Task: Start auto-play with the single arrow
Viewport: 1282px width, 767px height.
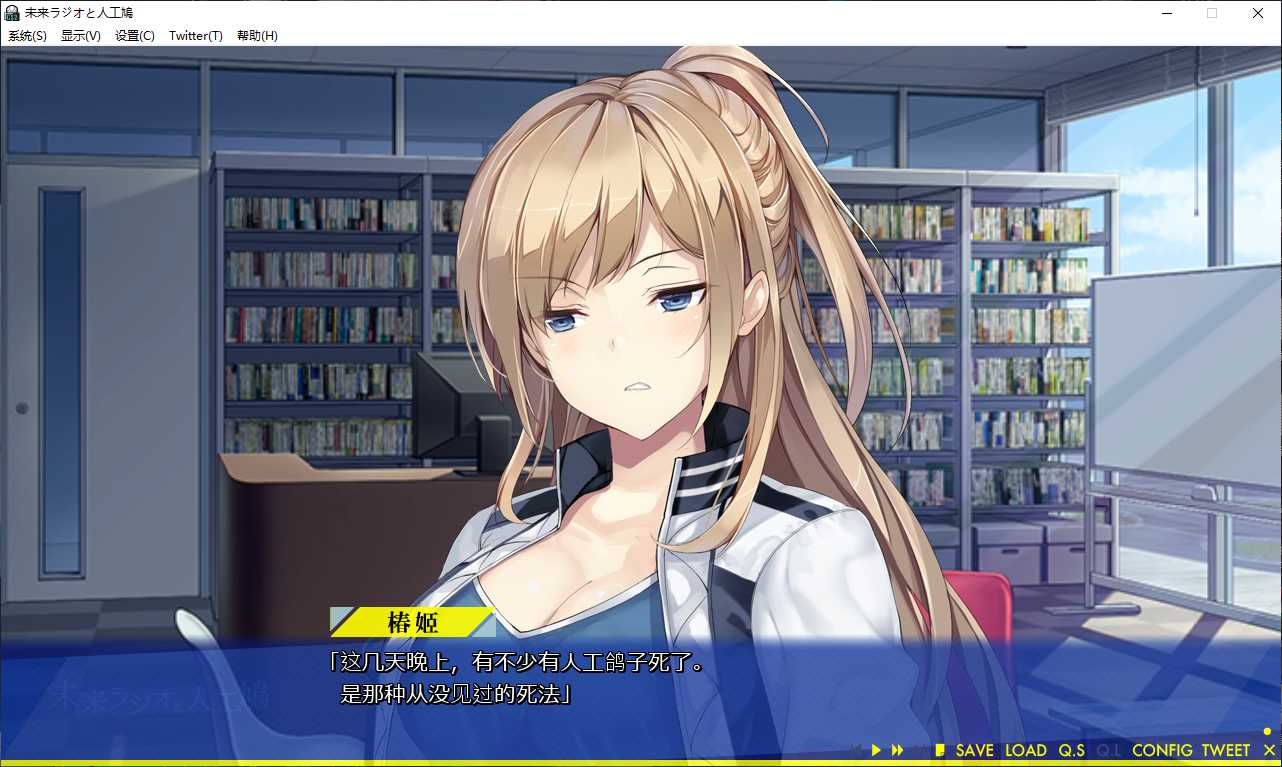Action: [x=876, y=750]
